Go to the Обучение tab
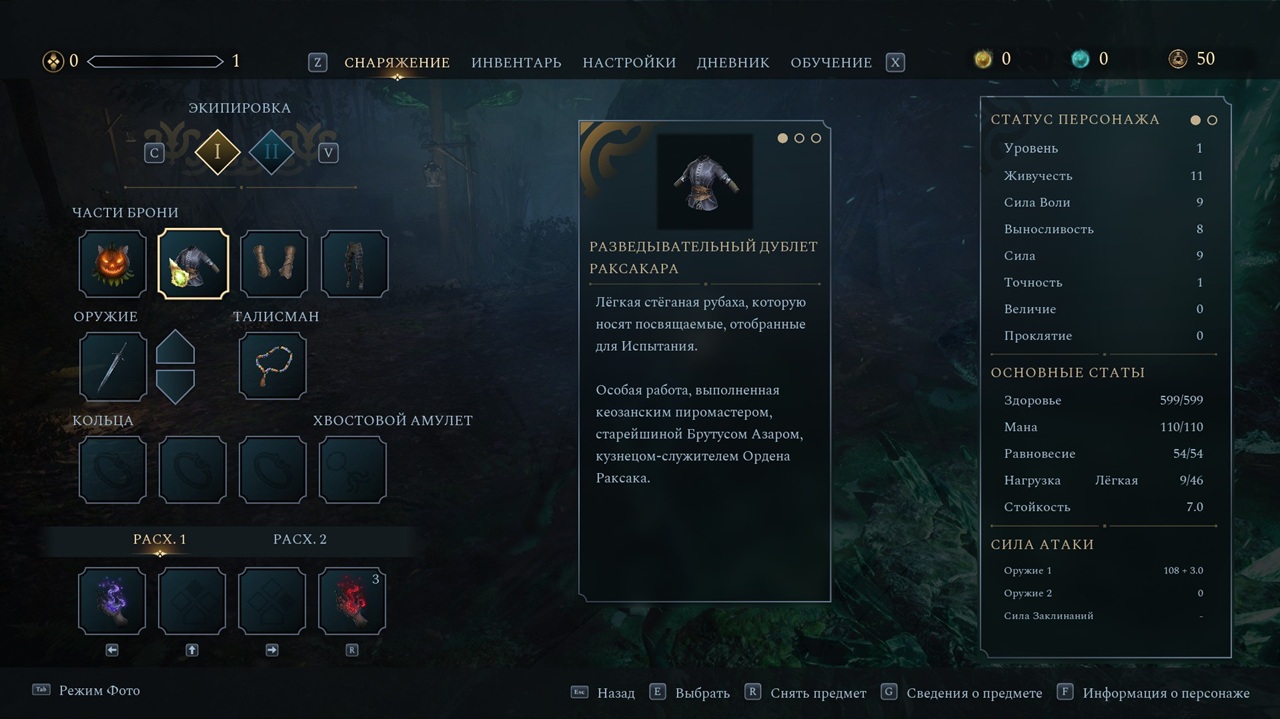Image resolution: width=1280 pixels, height=719 pixels. click(x=831, y=62)
